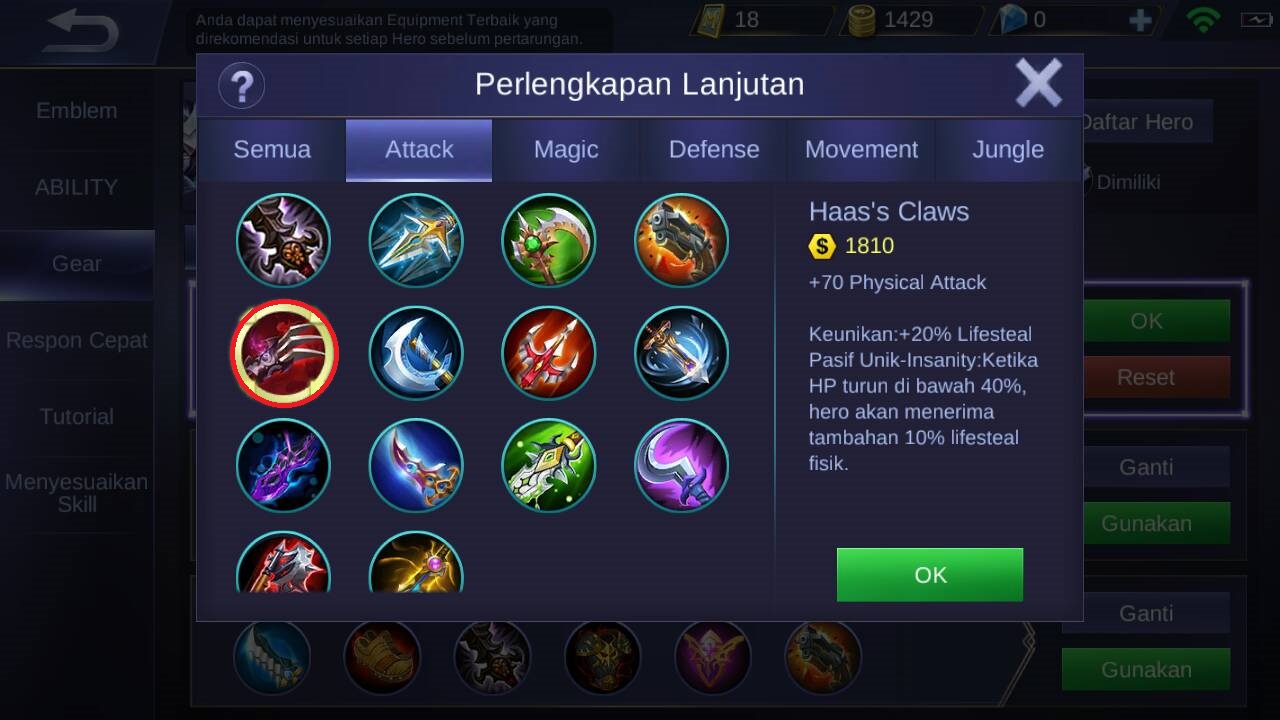Image resolution: width=1280 pixels, height=720 pixels.
Task: Choose the green armored blade item icon
Action: tap(549, 465)
